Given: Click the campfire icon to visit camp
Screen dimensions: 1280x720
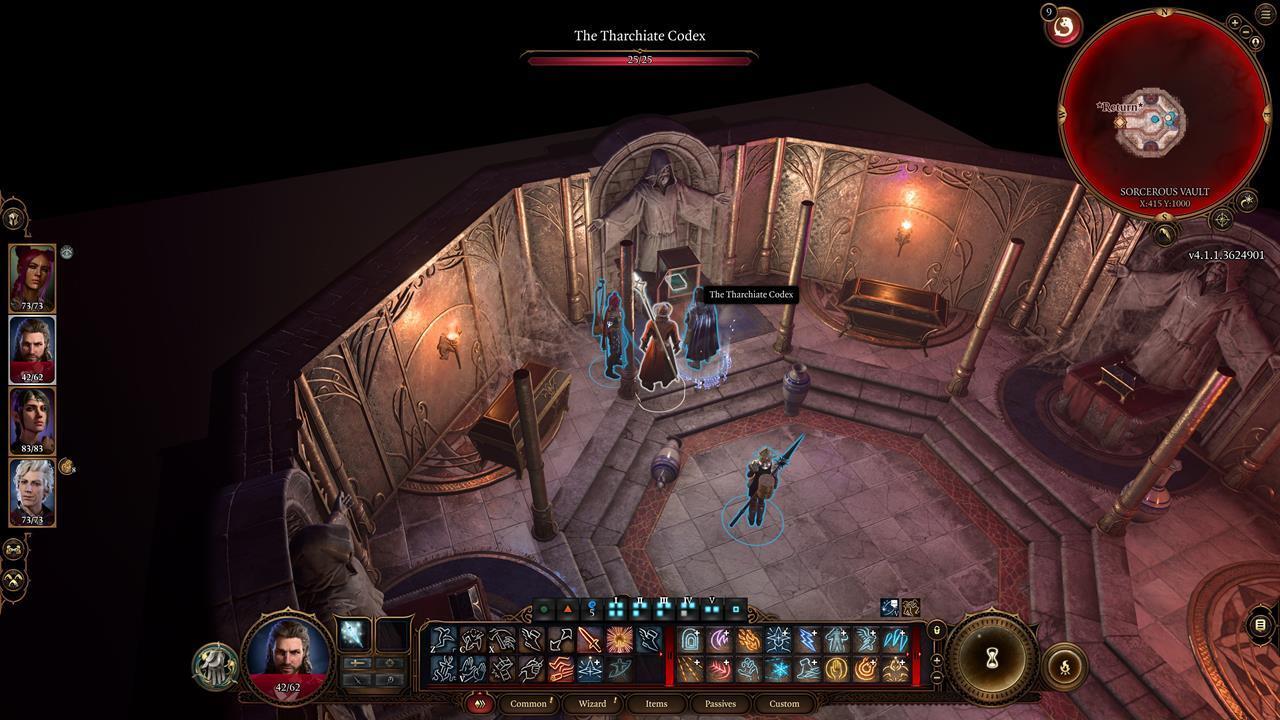Looking at the screenshot, I should pos(1063,663).
